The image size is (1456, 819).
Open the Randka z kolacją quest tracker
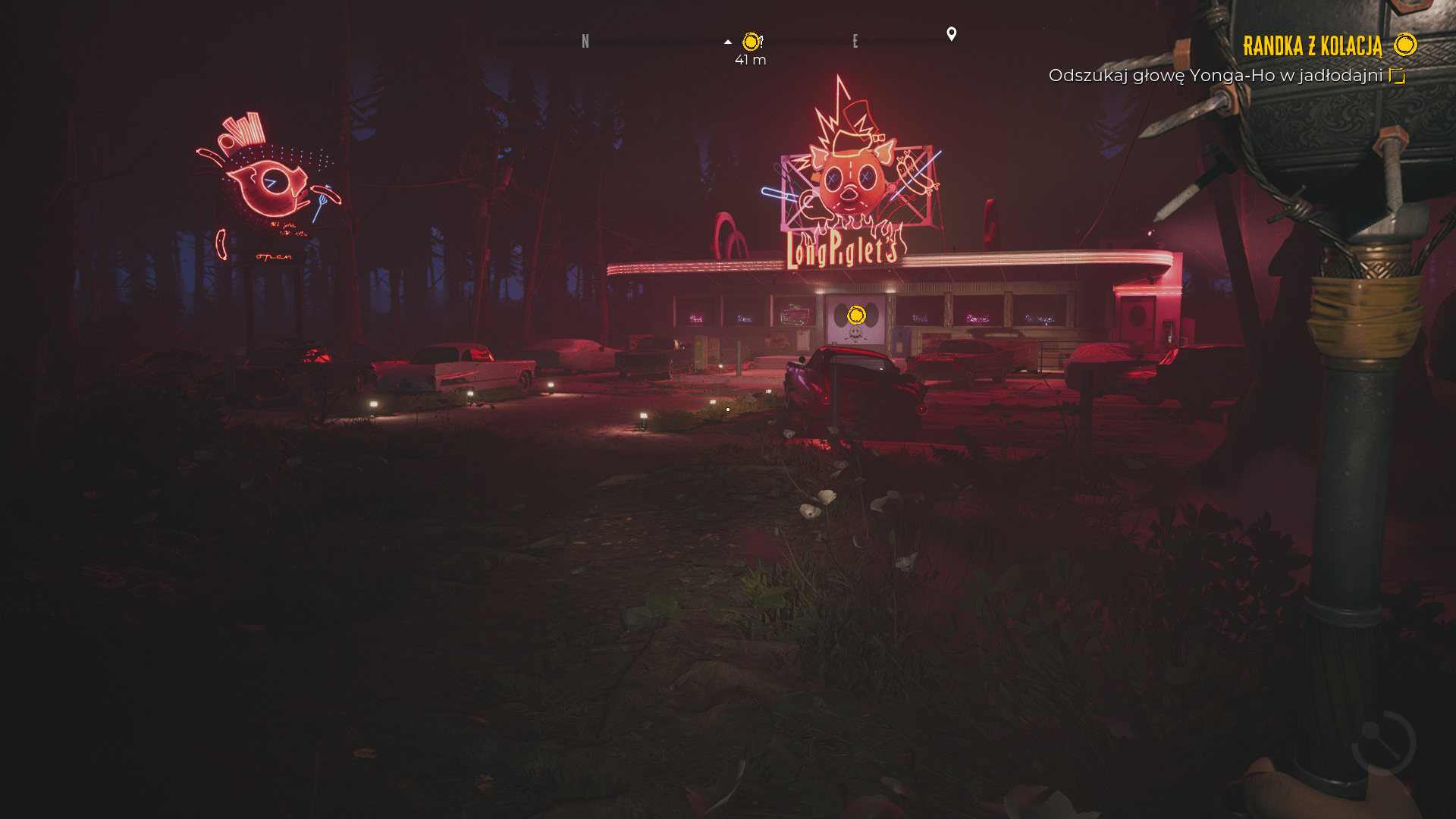pos(1312,46)
